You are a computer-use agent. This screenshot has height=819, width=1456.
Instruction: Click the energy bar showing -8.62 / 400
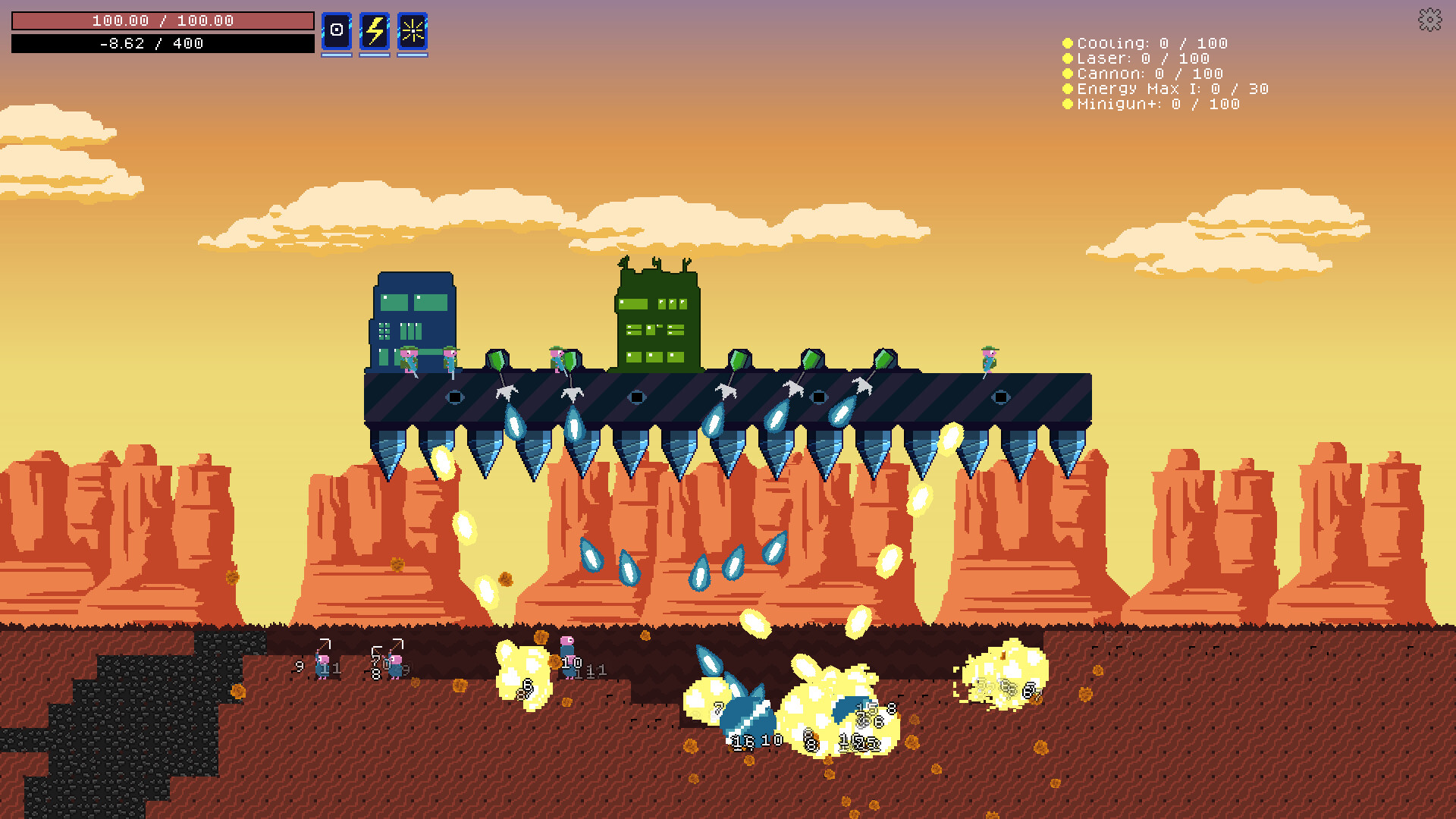point(162,43)
